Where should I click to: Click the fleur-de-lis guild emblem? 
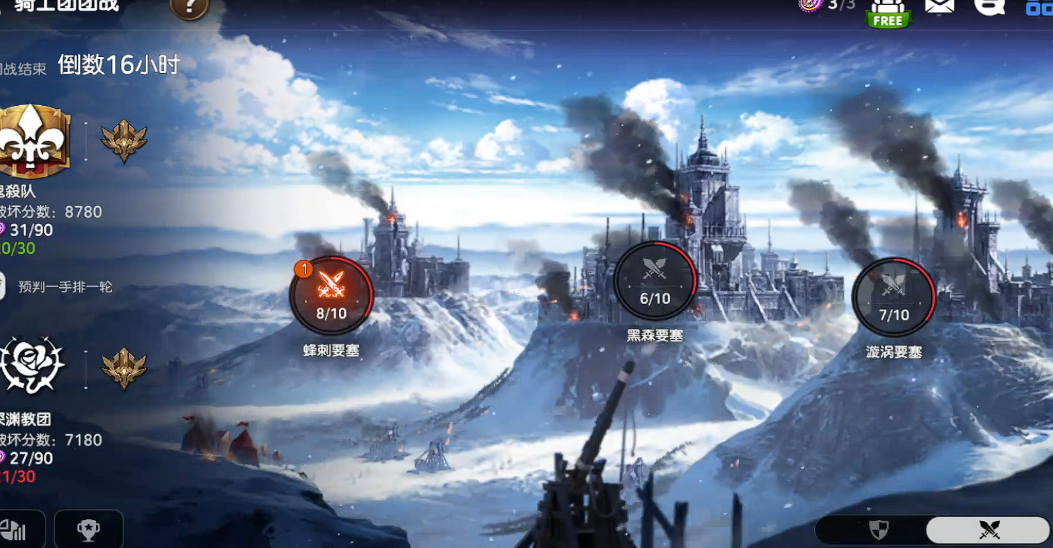click(x=35, y=143)
